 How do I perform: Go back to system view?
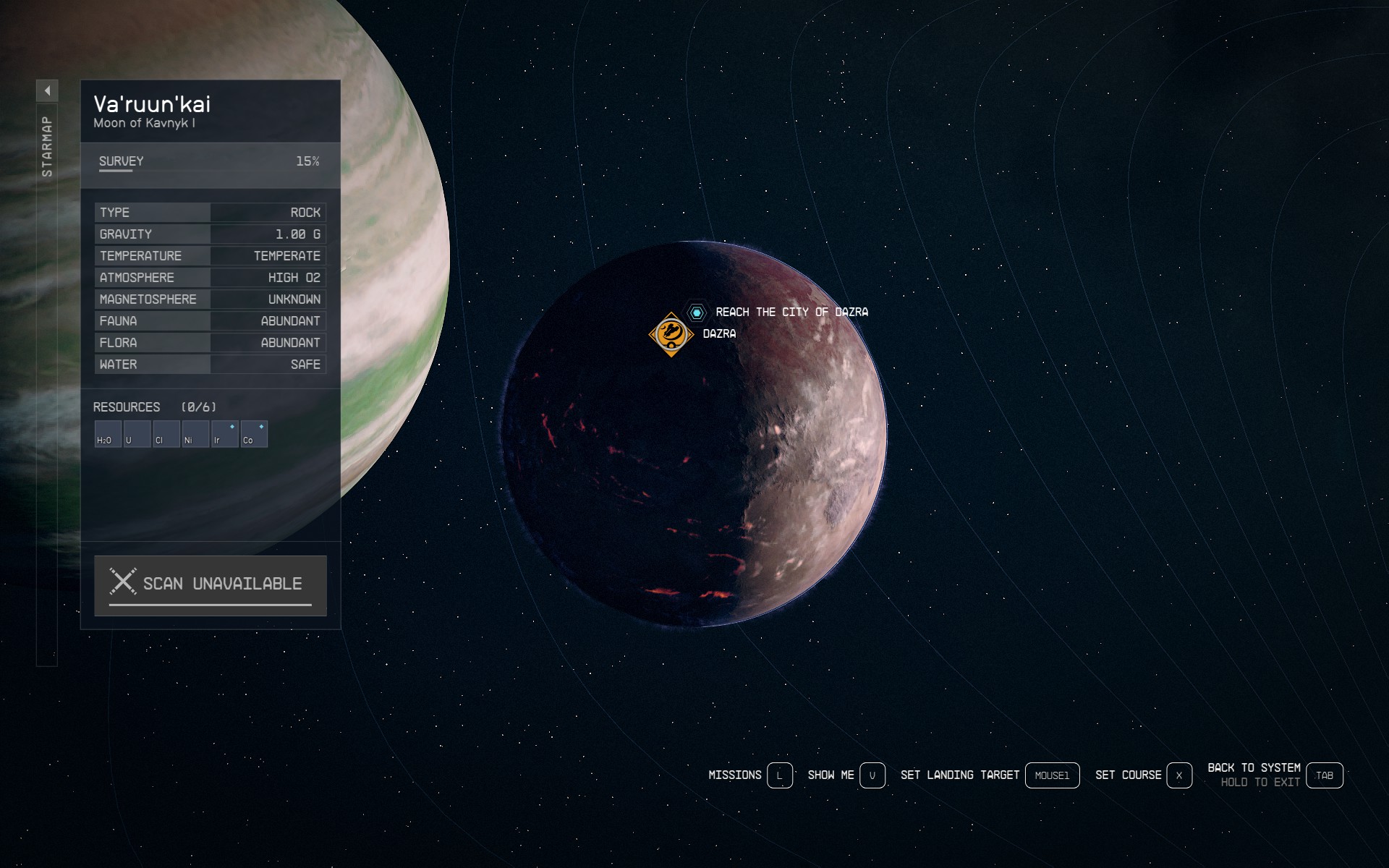pos(1324,775)
